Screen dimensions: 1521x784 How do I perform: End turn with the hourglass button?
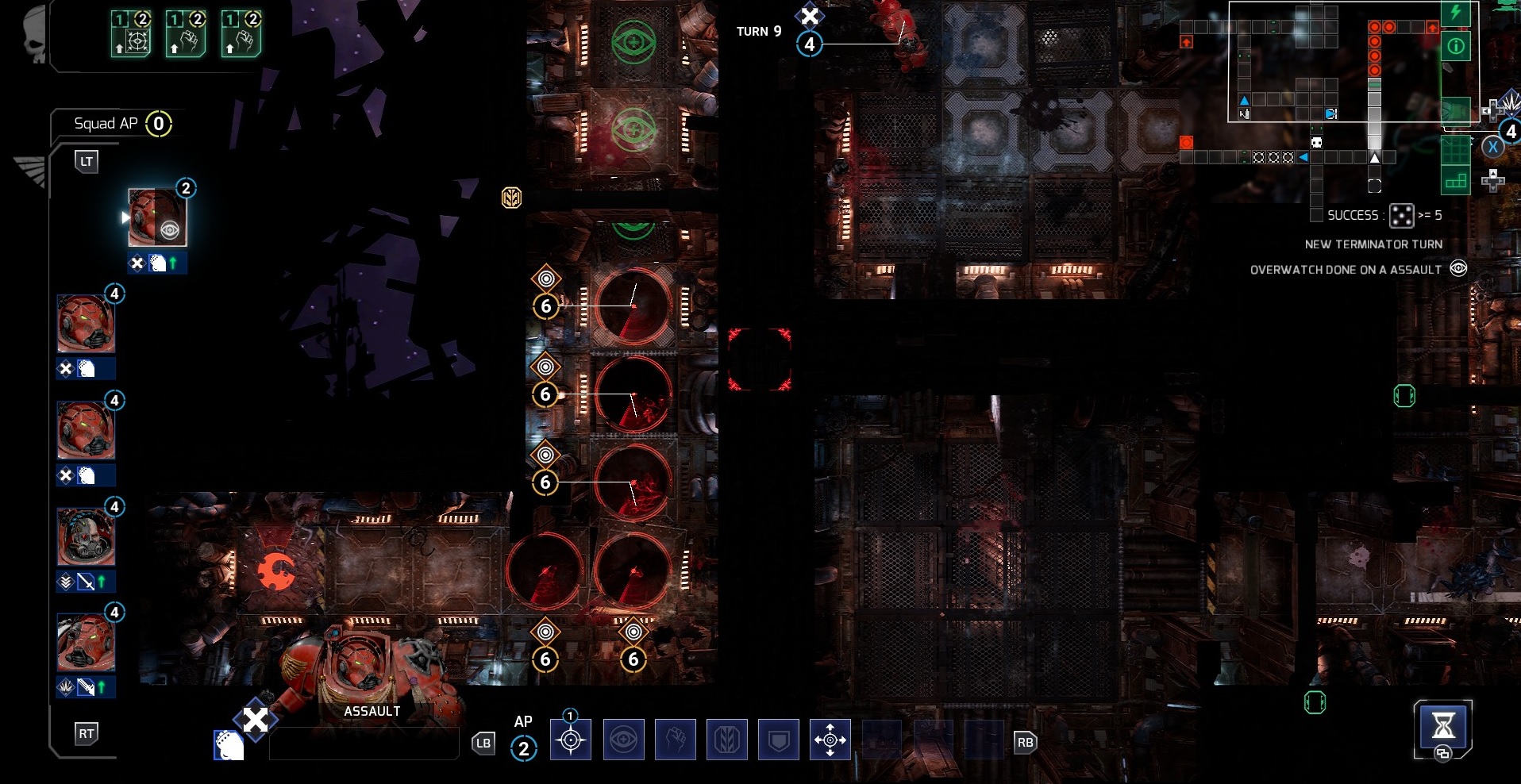[x=1442, y=726]
